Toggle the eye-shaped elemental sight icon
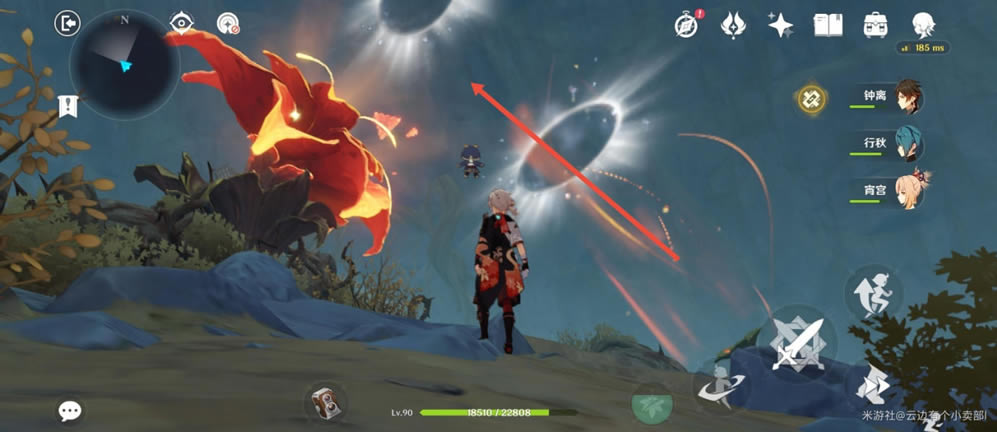This screenshot has height=432, width=997. coord(182,24)
